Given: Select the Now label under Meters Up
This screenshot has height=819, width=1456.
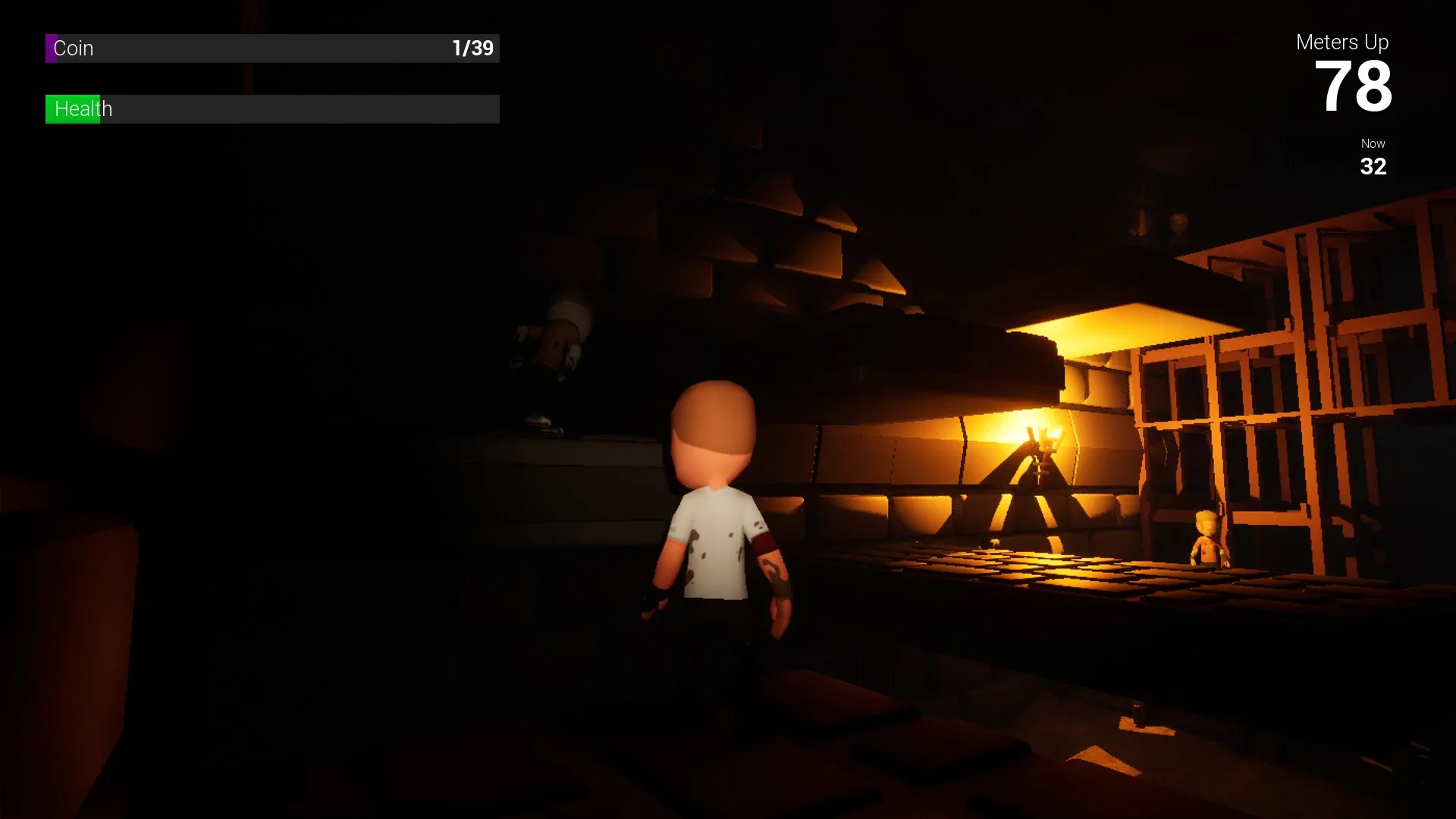Looking at the screenshot, I should 1373,143.
